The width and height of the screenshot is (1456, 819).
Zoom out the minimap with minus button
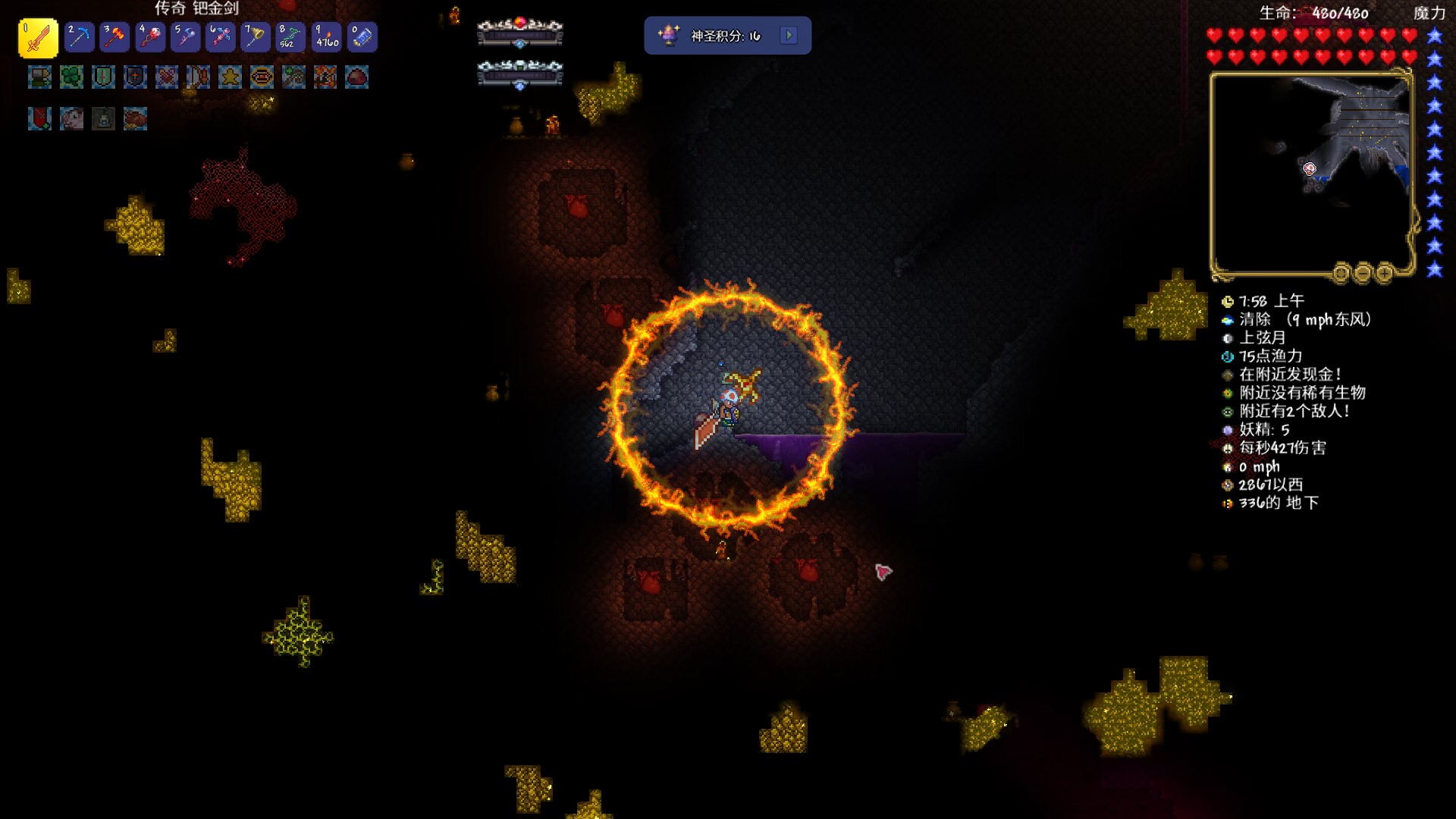tap(1363, 272)
